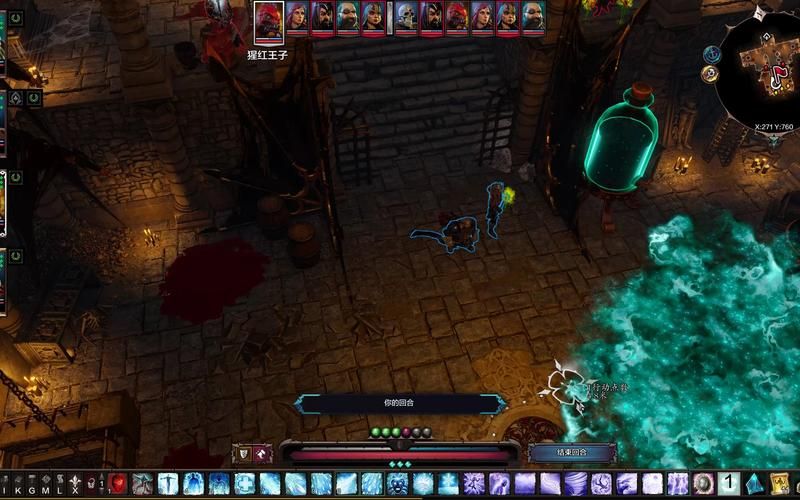Viewport: 800px width, 500px height.
Task: Use the skull skill in the hotbar
Action: (x=397, y=485)
